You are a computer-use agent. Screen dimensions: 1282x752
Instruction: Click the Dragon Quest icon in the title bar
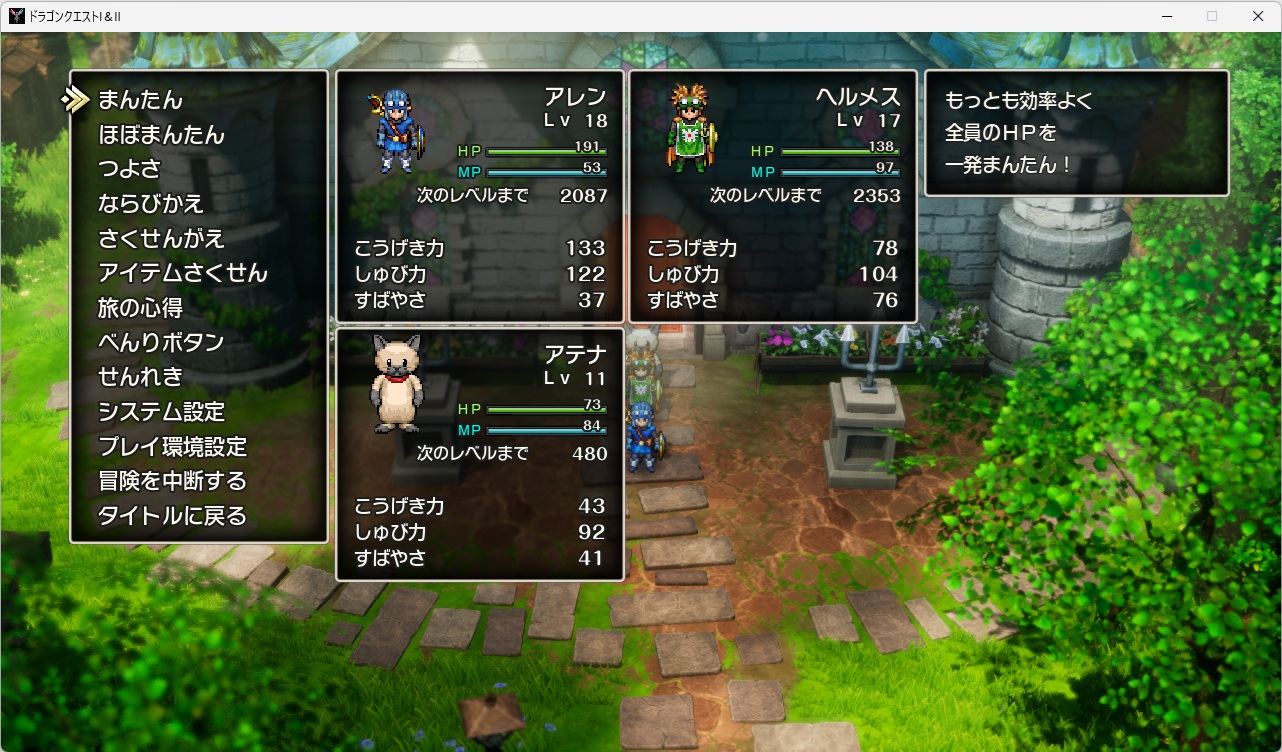pyautogui.click(x=15, y=15)
